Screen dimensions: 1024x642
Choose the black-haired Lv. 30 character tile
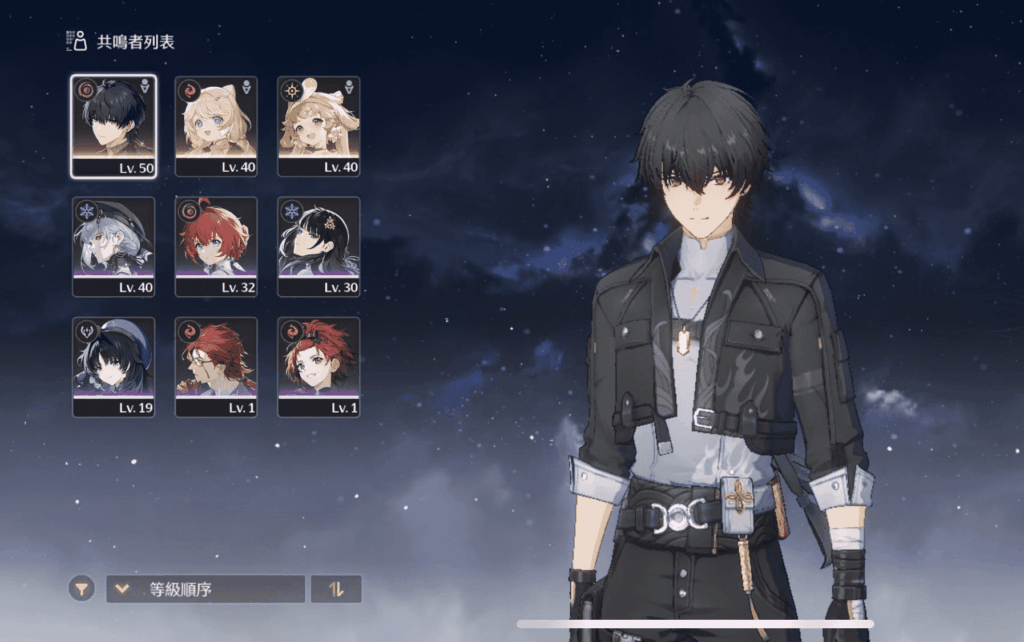319,246
